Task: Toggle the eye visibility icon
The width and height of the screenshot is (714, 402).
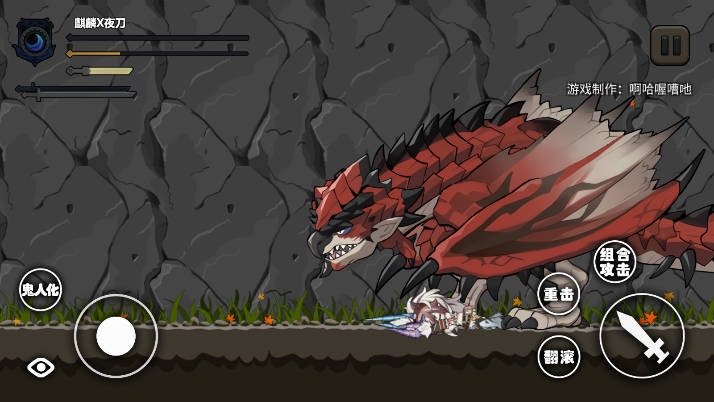Action: coord(41,367)
